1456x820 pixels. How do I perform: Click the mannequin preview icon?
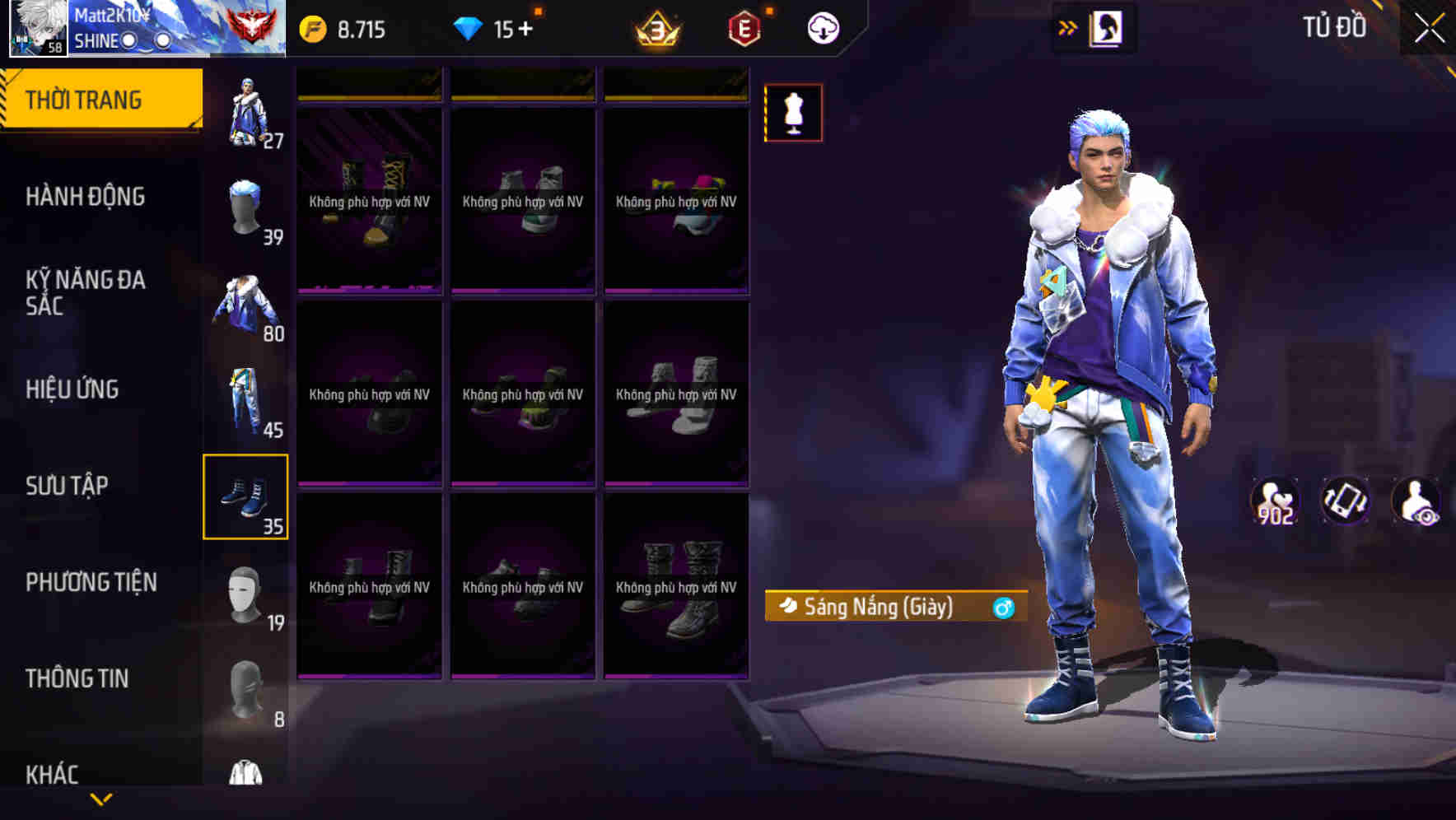click(x=792, y=113)
